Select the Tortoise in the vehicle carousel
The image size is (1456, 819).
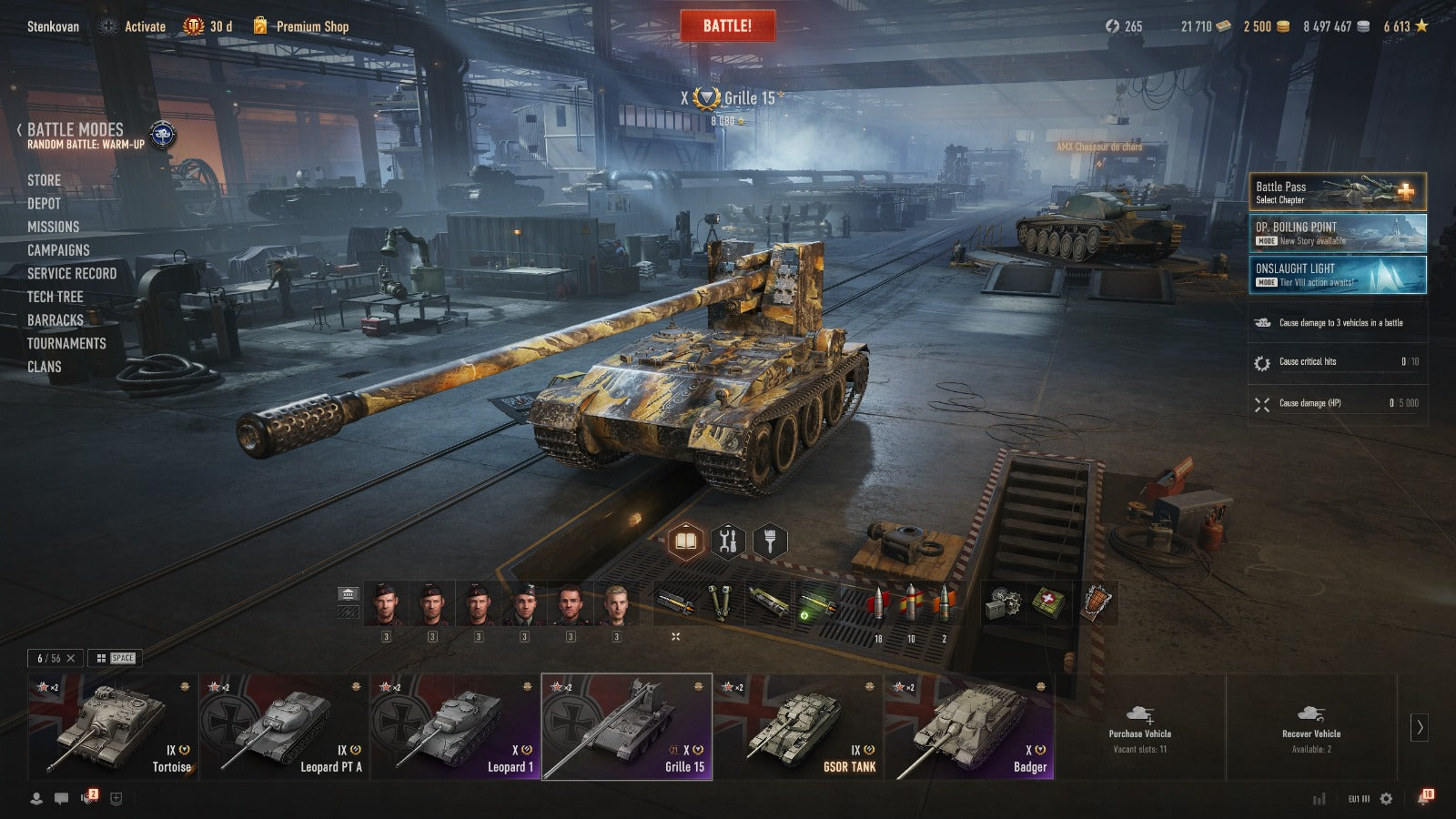coord(113,727)
